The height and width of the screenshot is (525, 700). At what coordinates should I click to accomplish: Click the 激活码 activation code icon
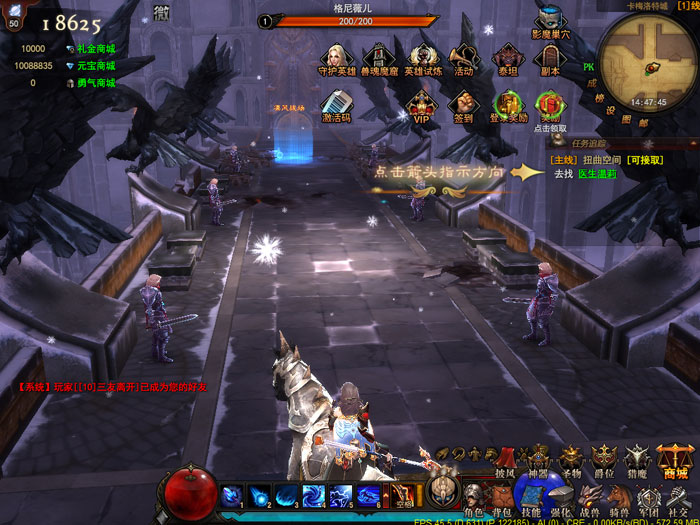tap(337, 103)
